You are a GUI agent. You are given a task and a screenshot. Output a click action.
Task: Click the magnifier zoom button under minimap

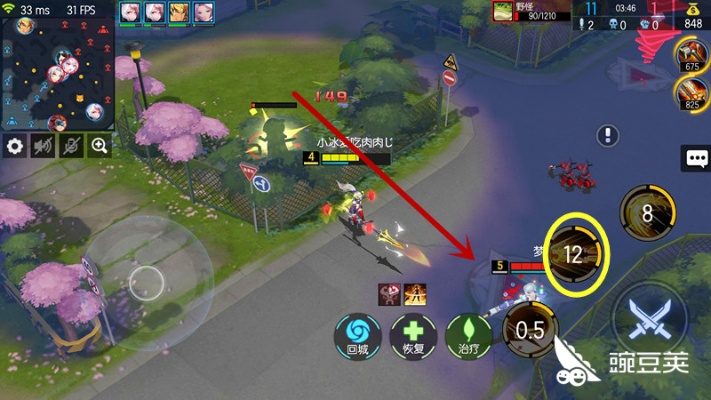click(x=99, y=146)
